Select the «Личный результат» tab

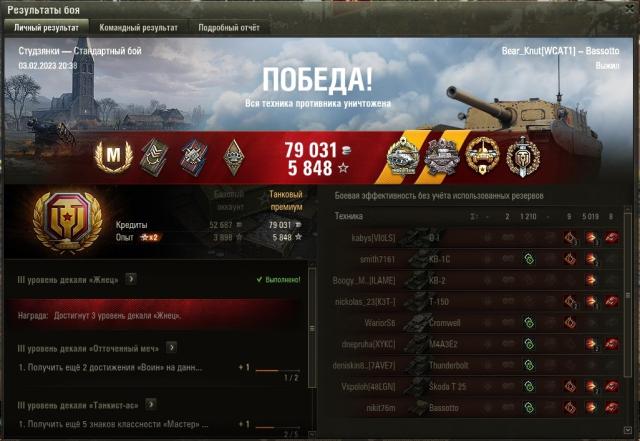[46, 27]
